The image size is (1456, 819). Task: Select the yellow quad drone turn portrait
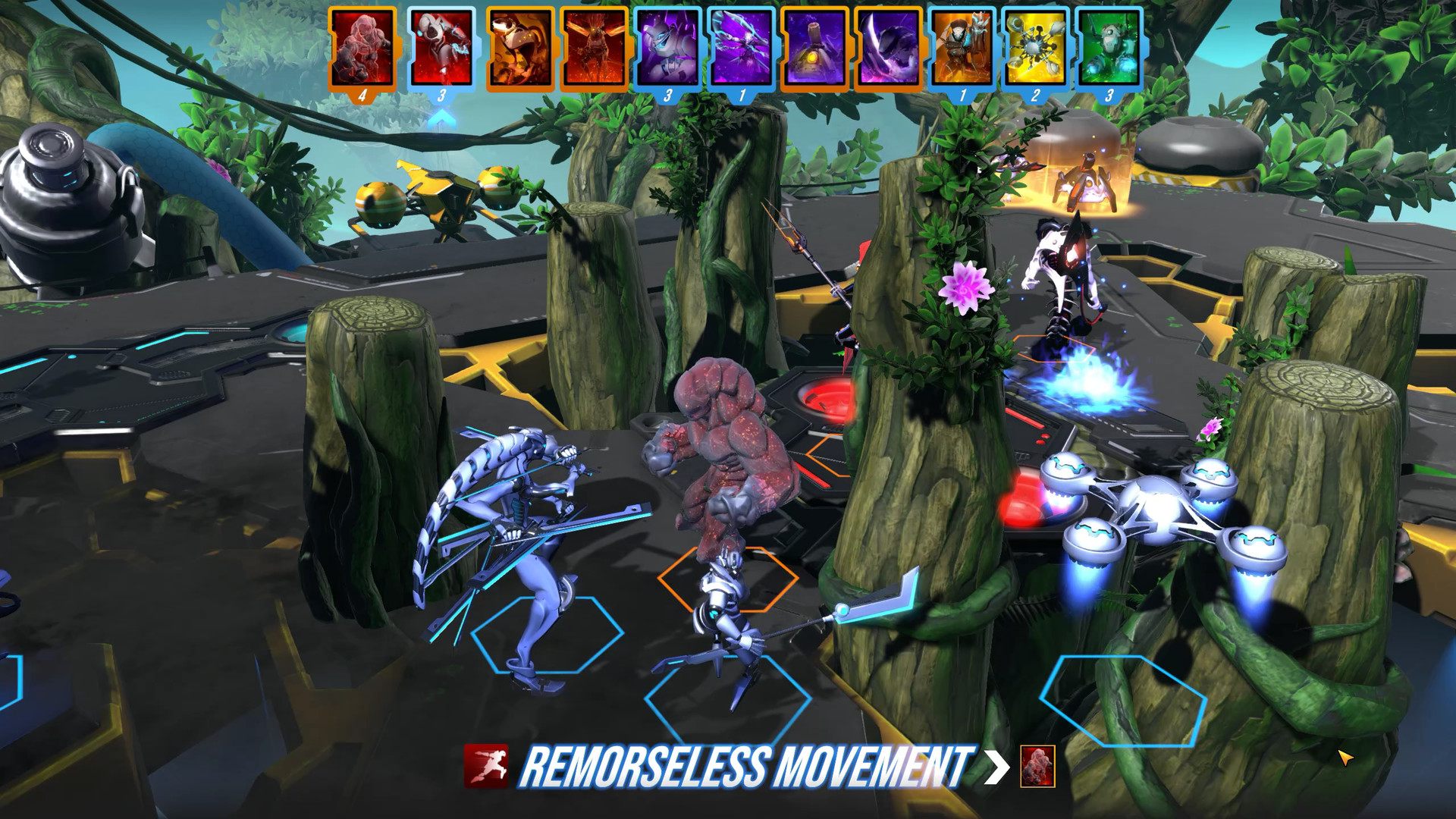click(1036, 49)
